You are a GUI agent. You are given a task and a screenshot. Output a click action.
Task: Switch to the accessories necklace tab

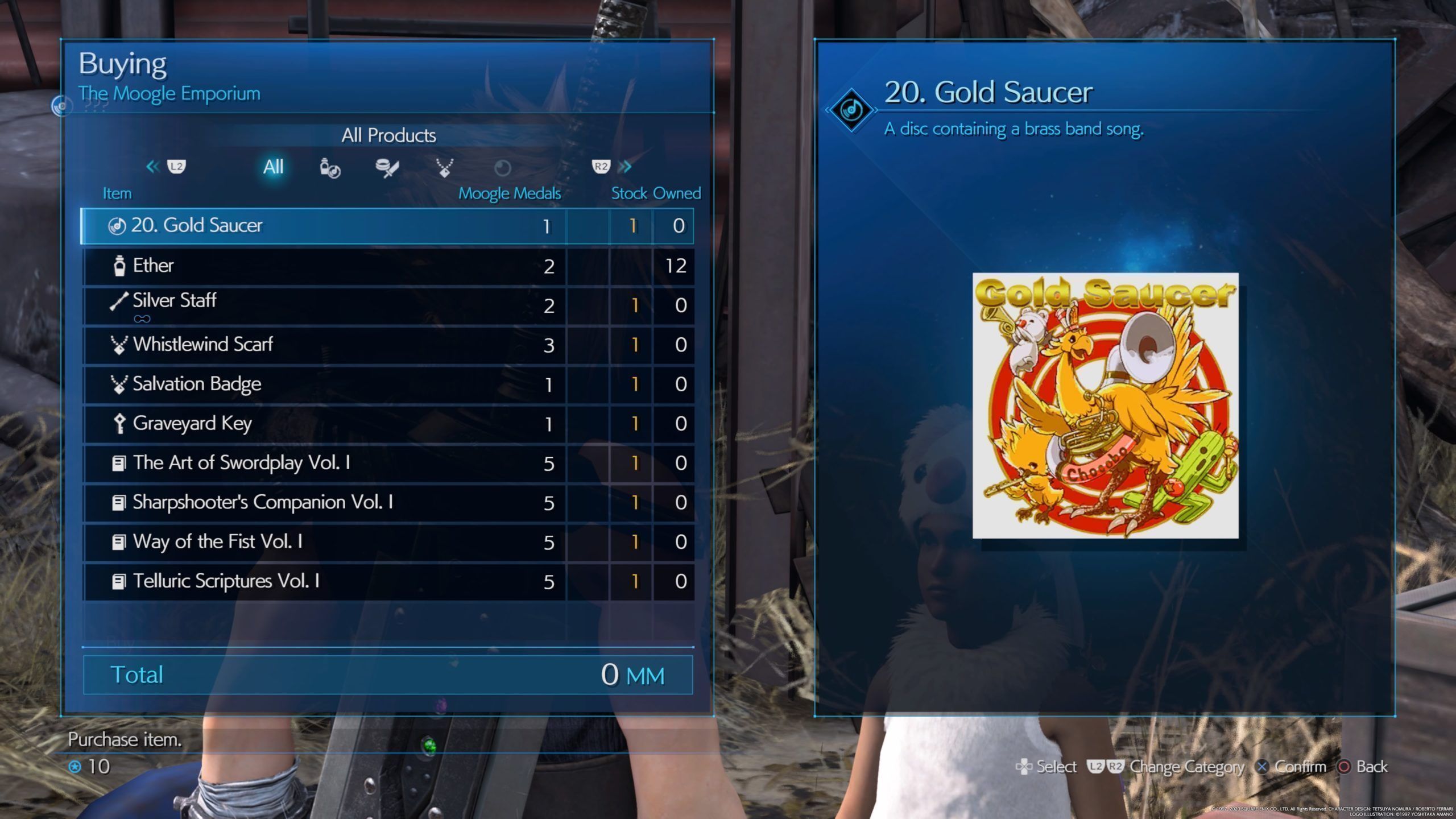click(x=444, y=168)
